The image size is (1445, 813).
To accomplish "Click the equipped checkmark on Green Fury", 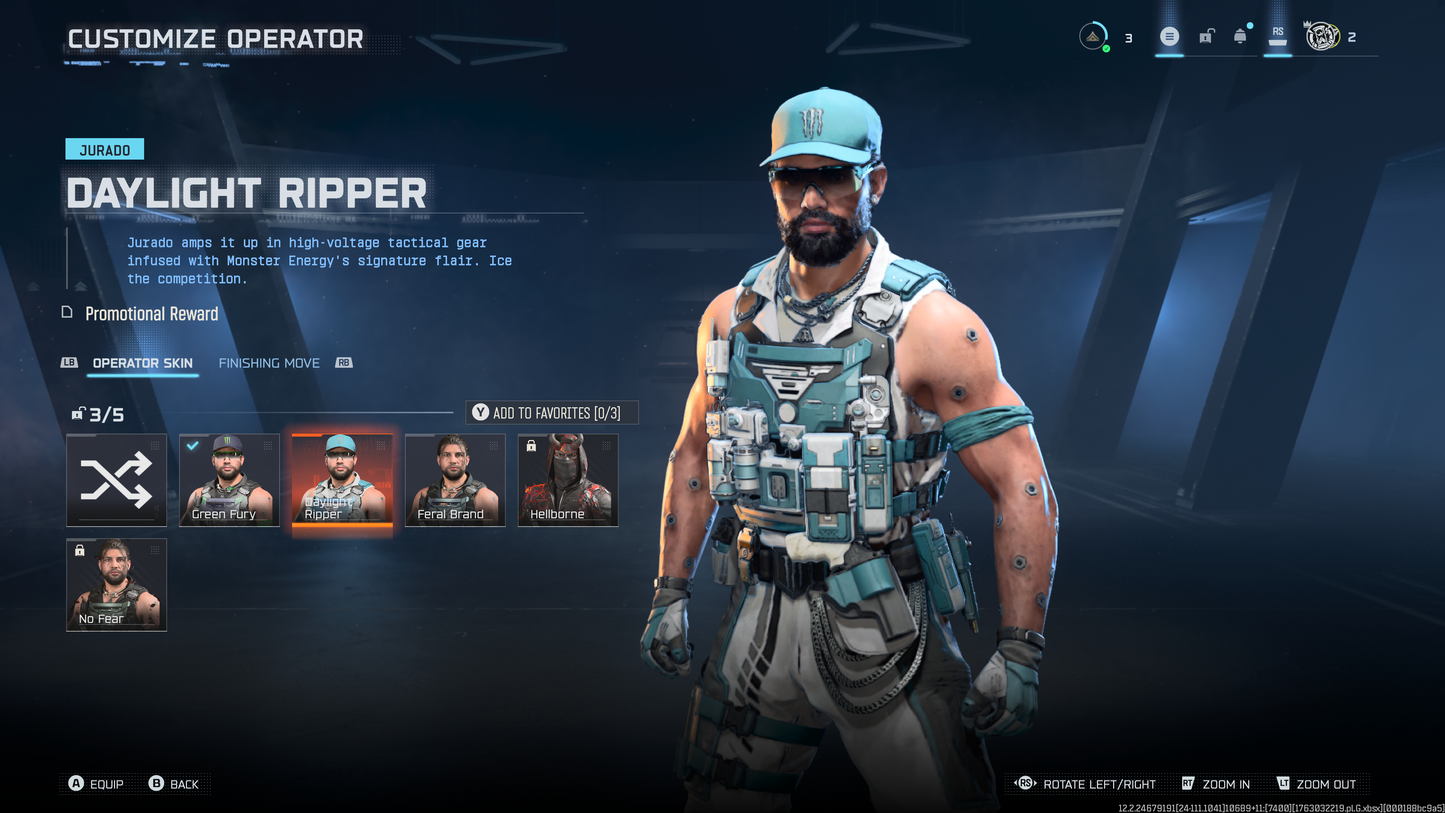I will pos(193,446).
